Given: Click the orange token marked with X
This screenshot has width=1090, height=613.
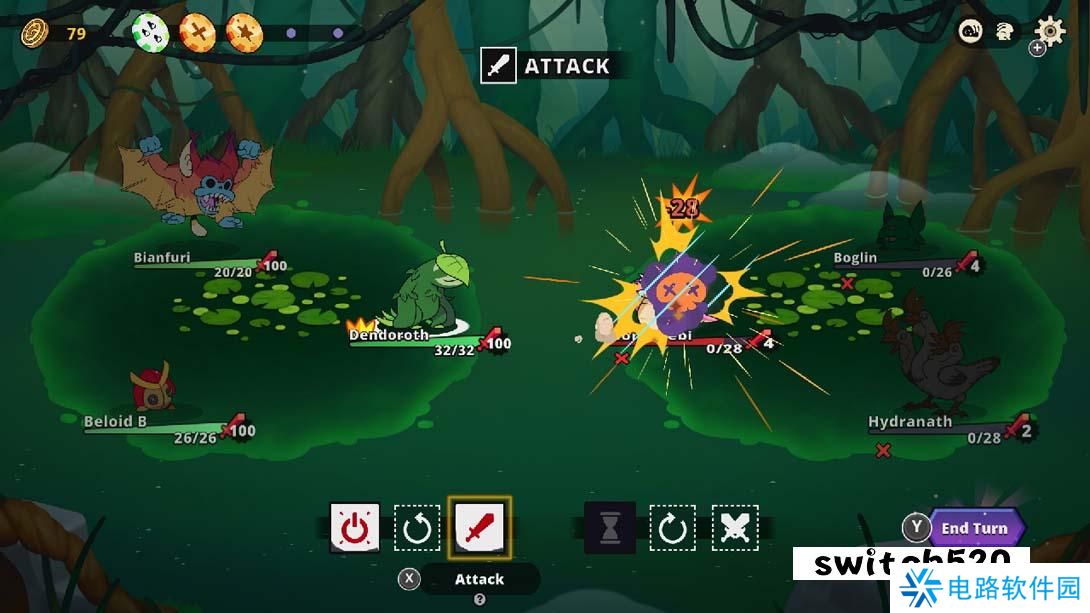Looking at the screenshot, I should 197,33.
